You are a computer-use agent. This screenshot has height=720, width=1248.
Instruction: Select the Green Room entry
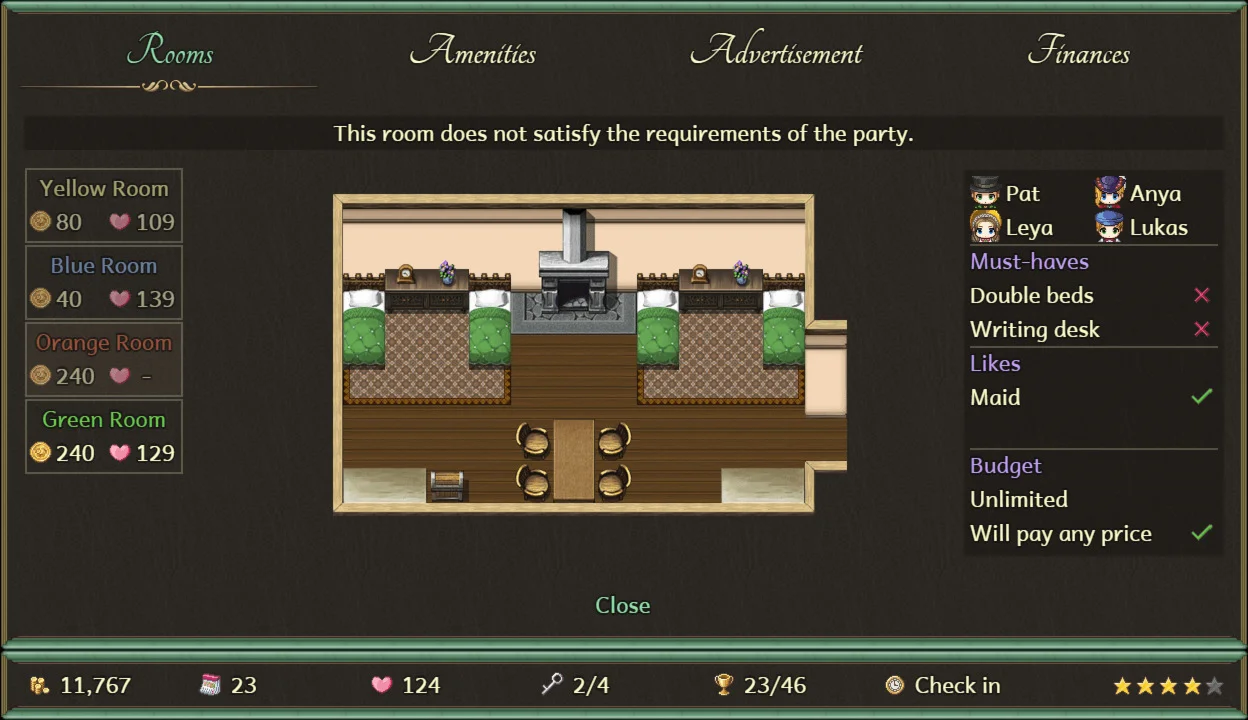coord(104,436)
